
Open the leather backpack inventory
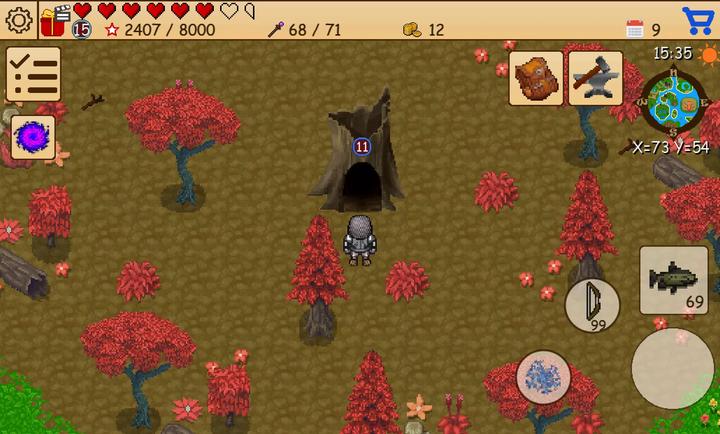coord(535,78)
